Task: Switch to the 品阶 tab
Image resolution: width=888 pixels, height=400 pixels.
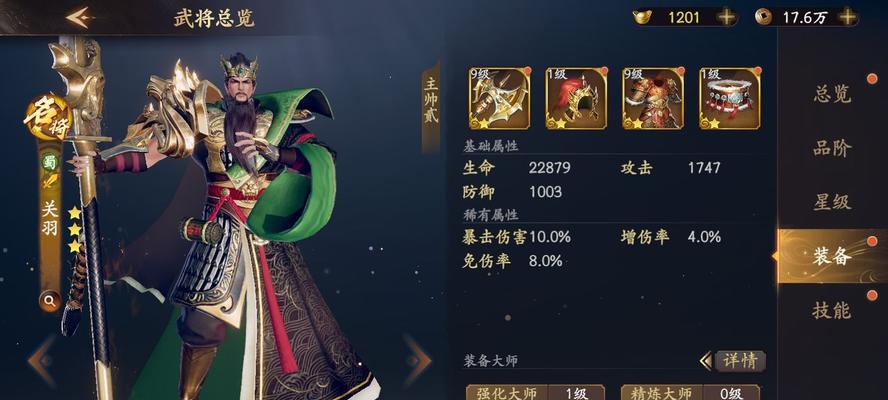Action: pos(832,148)
